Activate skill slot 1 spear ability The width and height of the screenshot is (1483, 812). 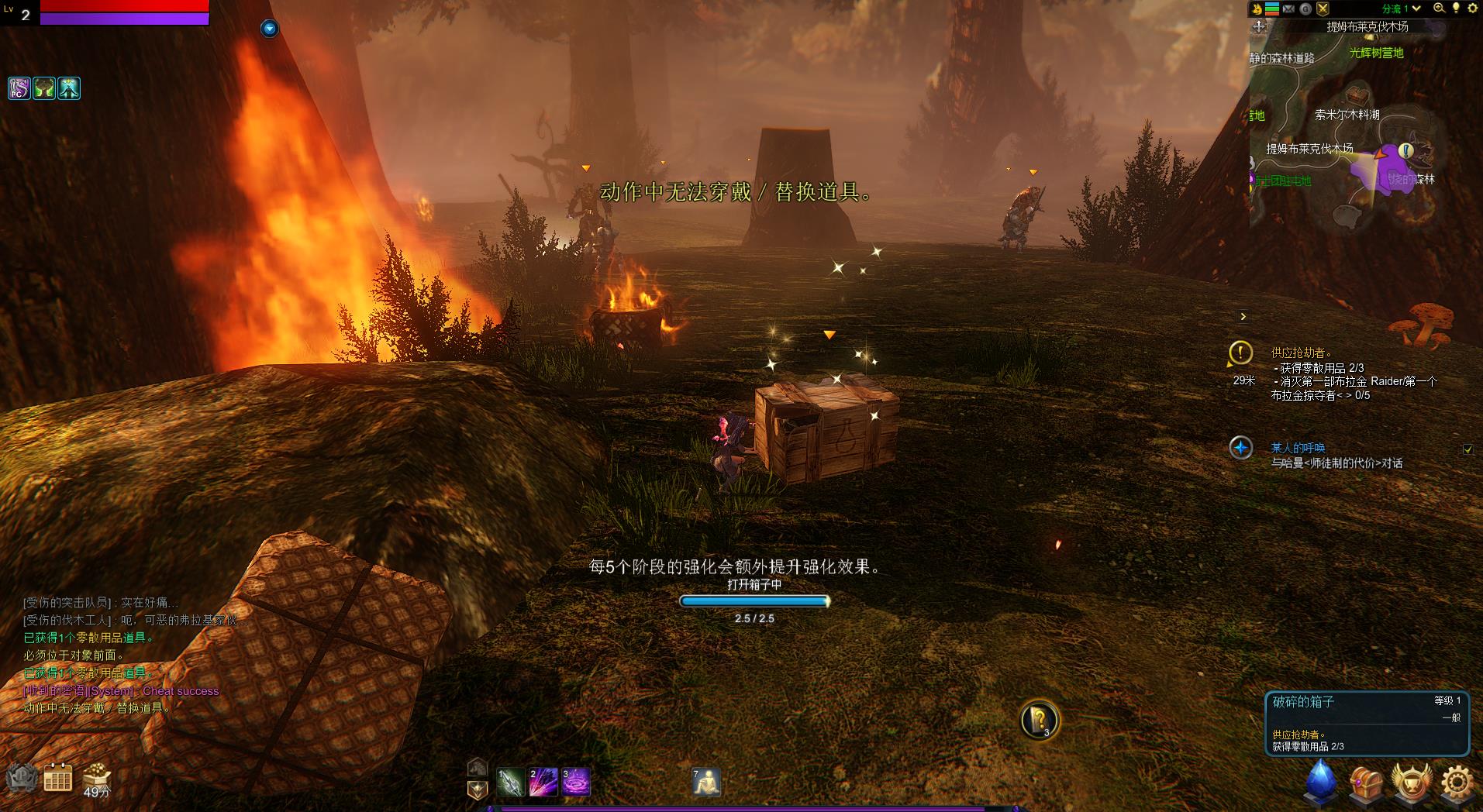pyautogui.click(x=511, y=782)
